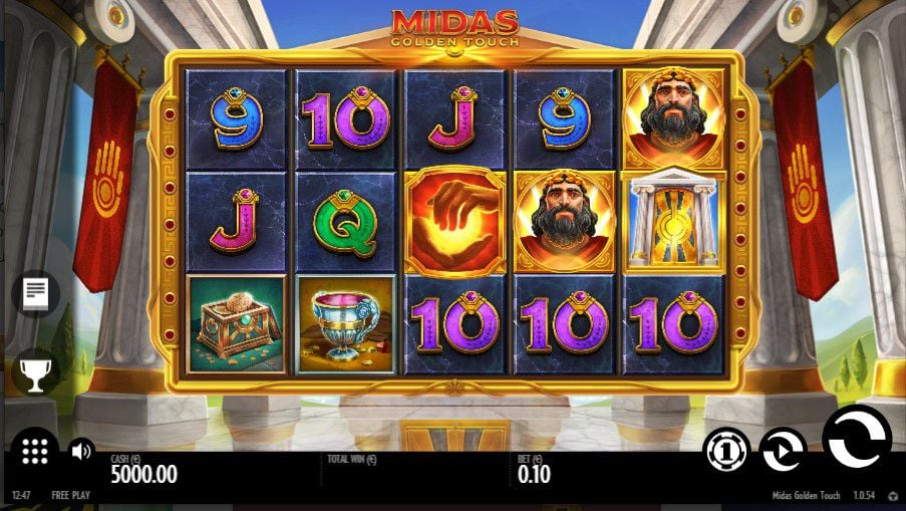Open the dotted grid menu
Viewport: 906px width, 511px height.
coord(35,450)
